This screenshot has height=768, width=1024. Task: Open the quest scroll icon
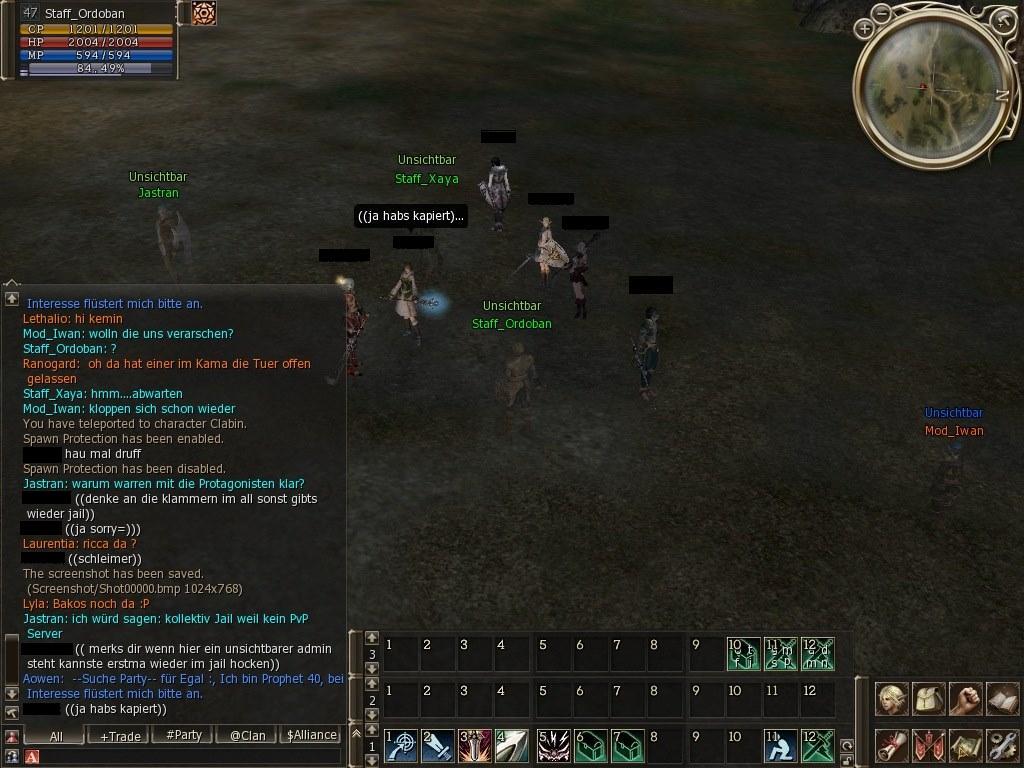coord(892,745)
